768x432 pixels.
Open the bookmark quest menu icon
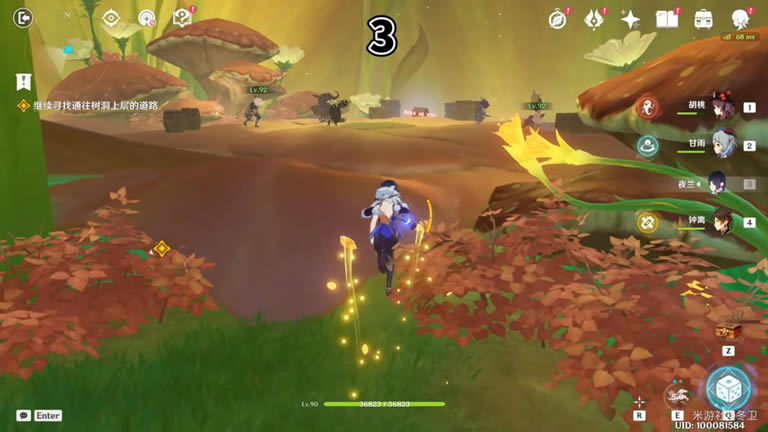[23, 83]
